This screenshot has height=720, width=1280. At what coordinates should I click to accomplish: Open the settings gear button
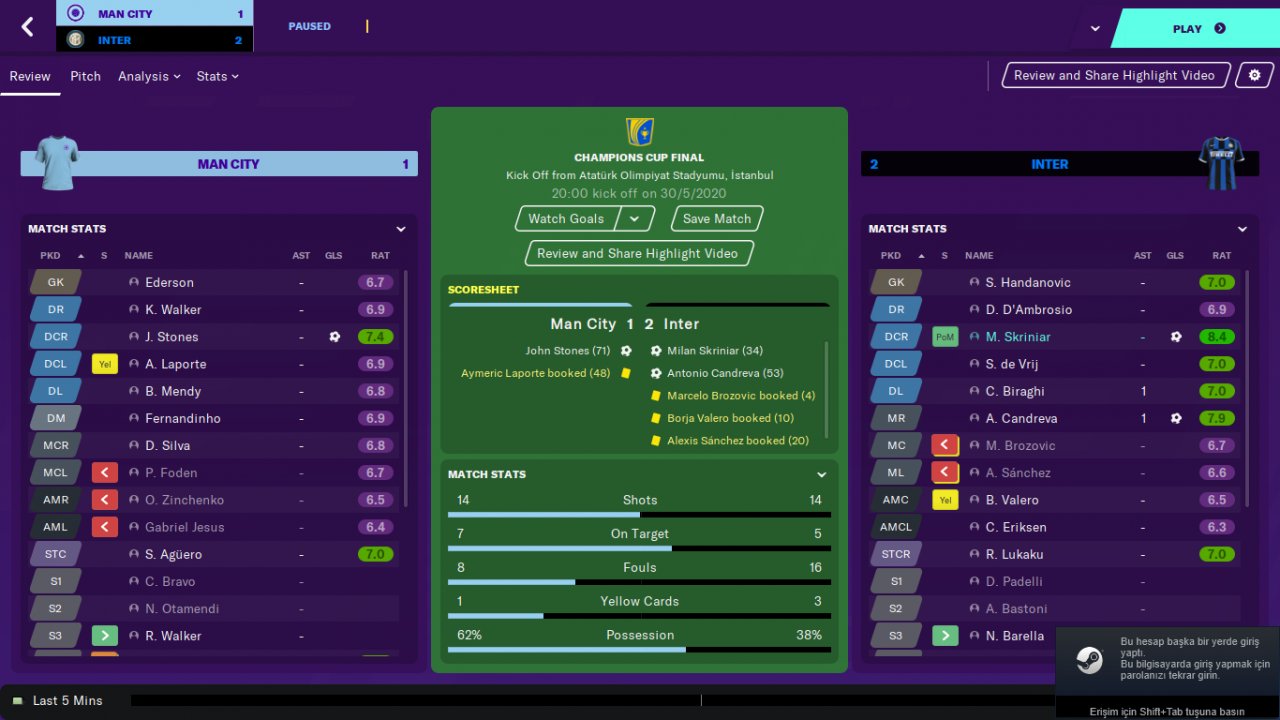(x=1255, y=75)
